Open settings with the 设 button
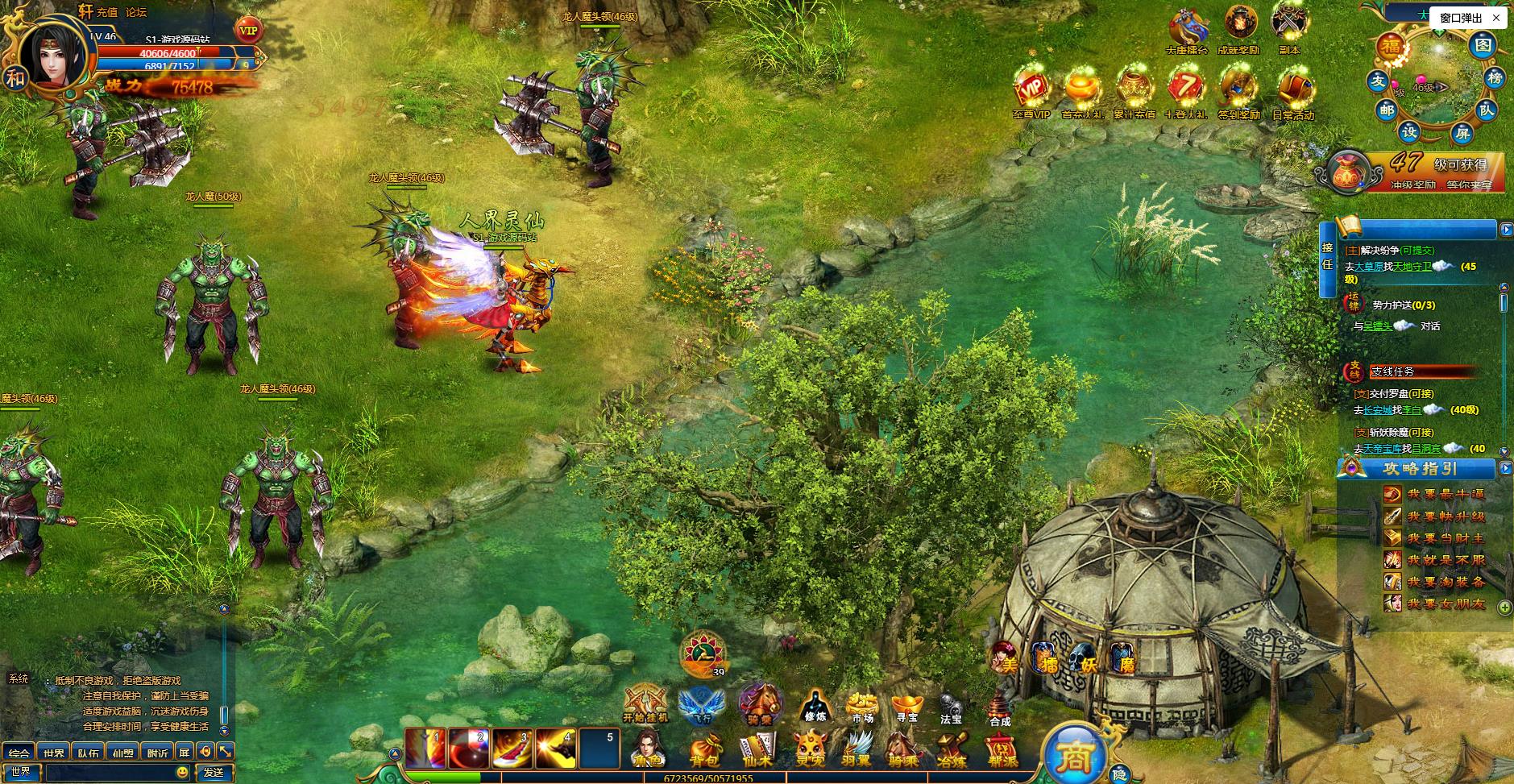The height and width of the screenshot is (784, 1514). [x=1409, y=131]
